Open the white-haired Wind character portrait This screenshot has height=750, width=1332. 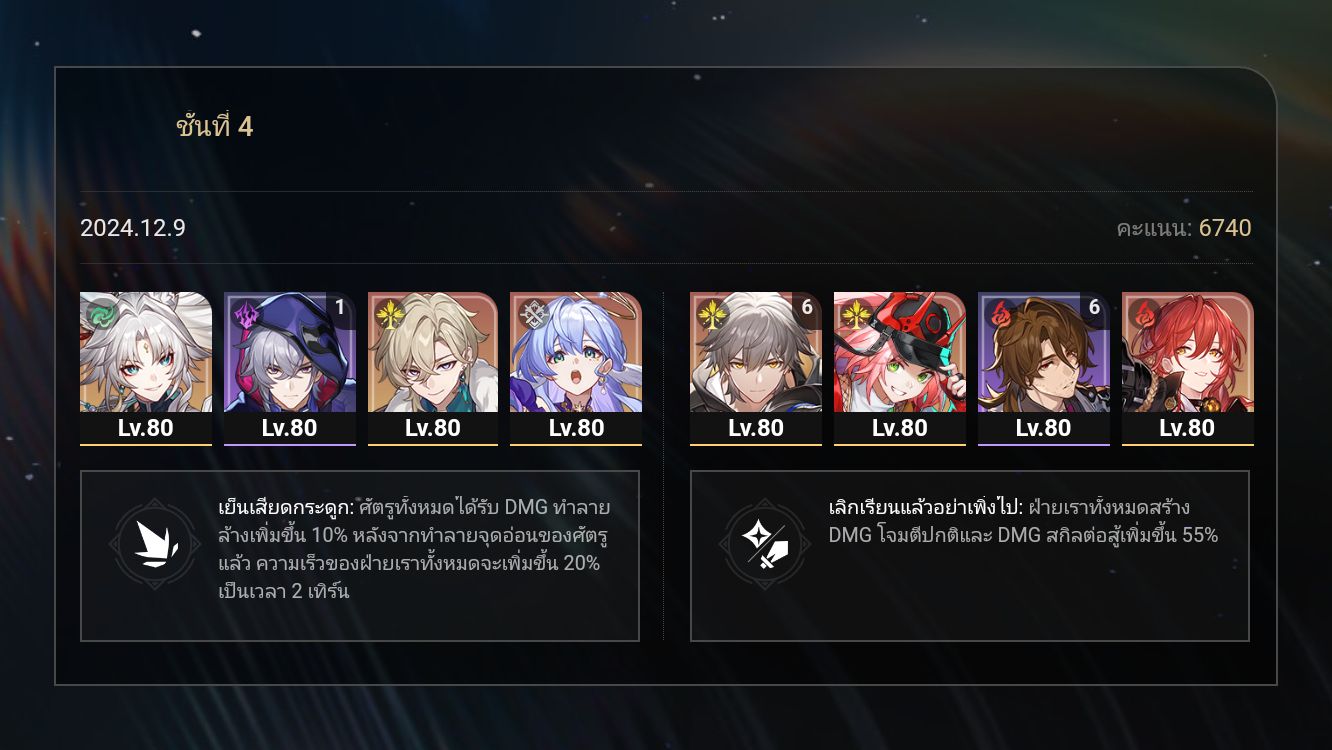[145, 360]
